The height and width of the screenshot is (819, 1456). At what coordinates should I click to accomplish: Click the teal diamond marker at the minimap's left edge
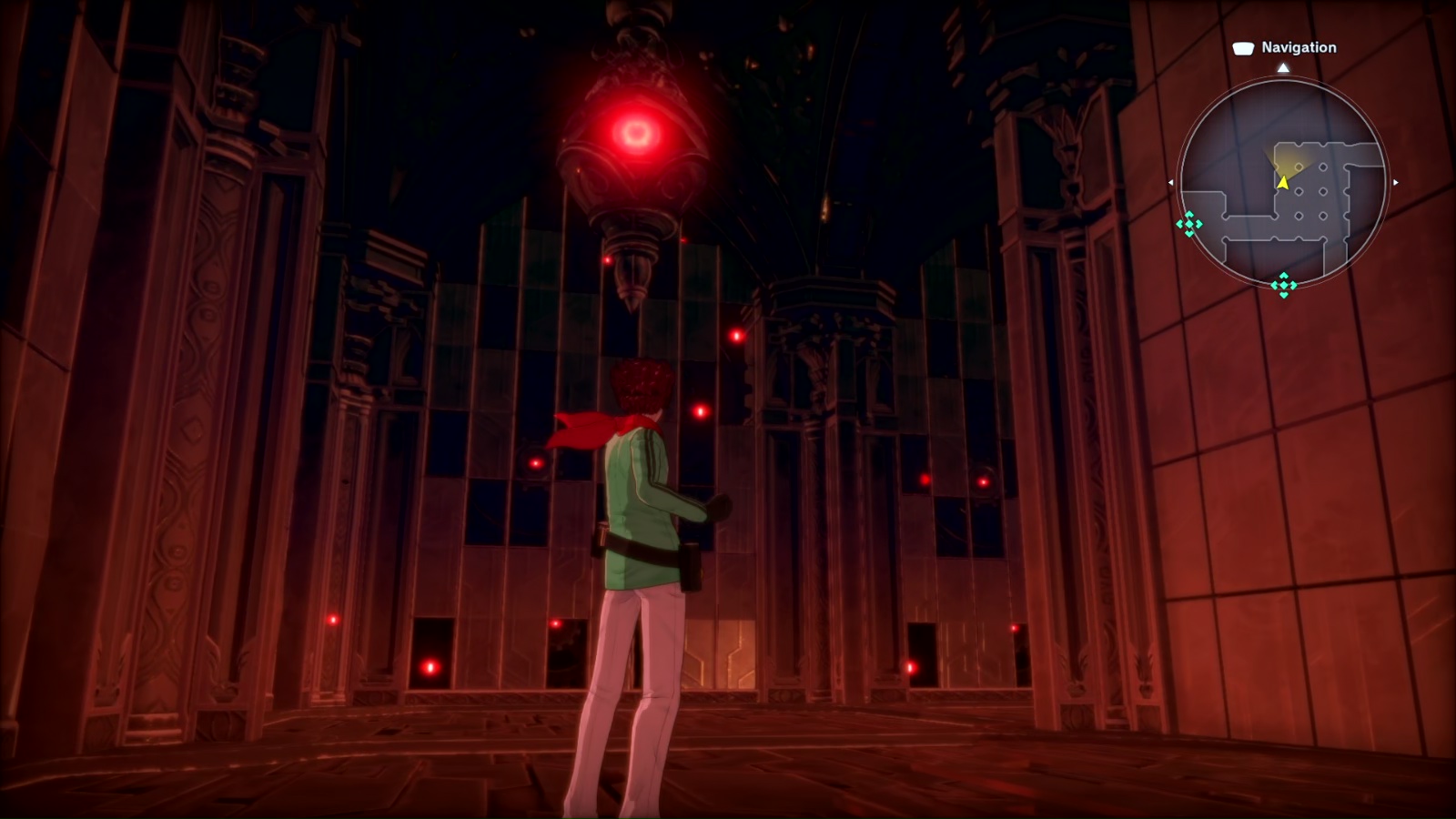pos(1189,225)
